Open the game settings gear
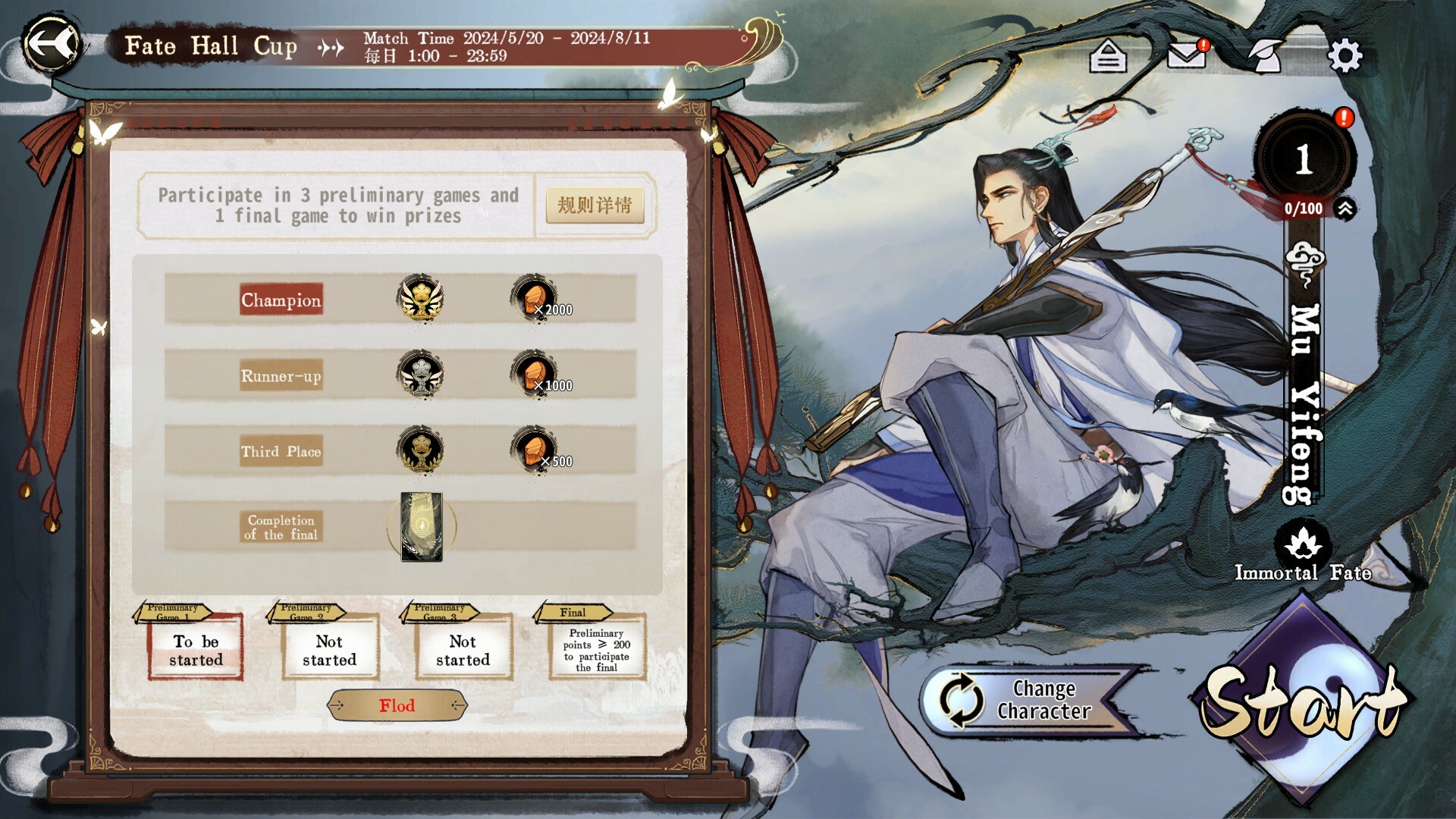 point(1346,55)
